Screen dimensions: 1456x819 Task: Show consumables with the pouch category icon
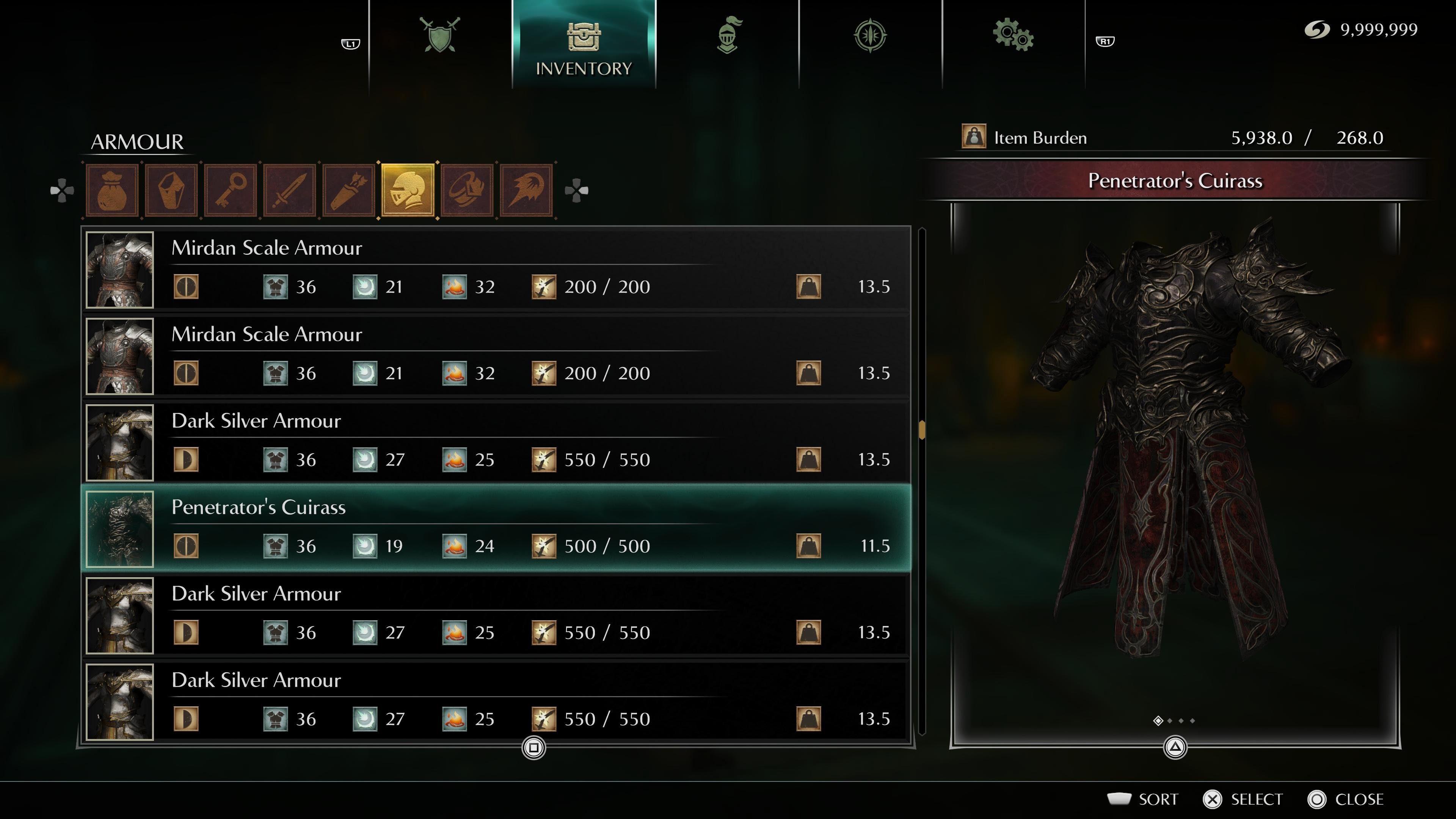(112, 190)
